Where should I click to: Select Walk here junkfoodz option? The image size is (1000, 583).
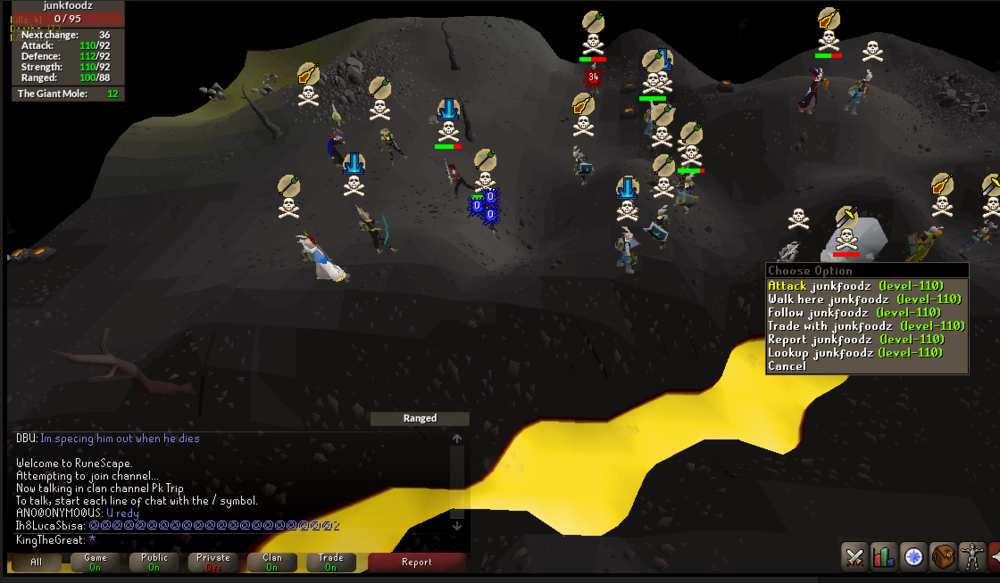click(x=855, y=299)
